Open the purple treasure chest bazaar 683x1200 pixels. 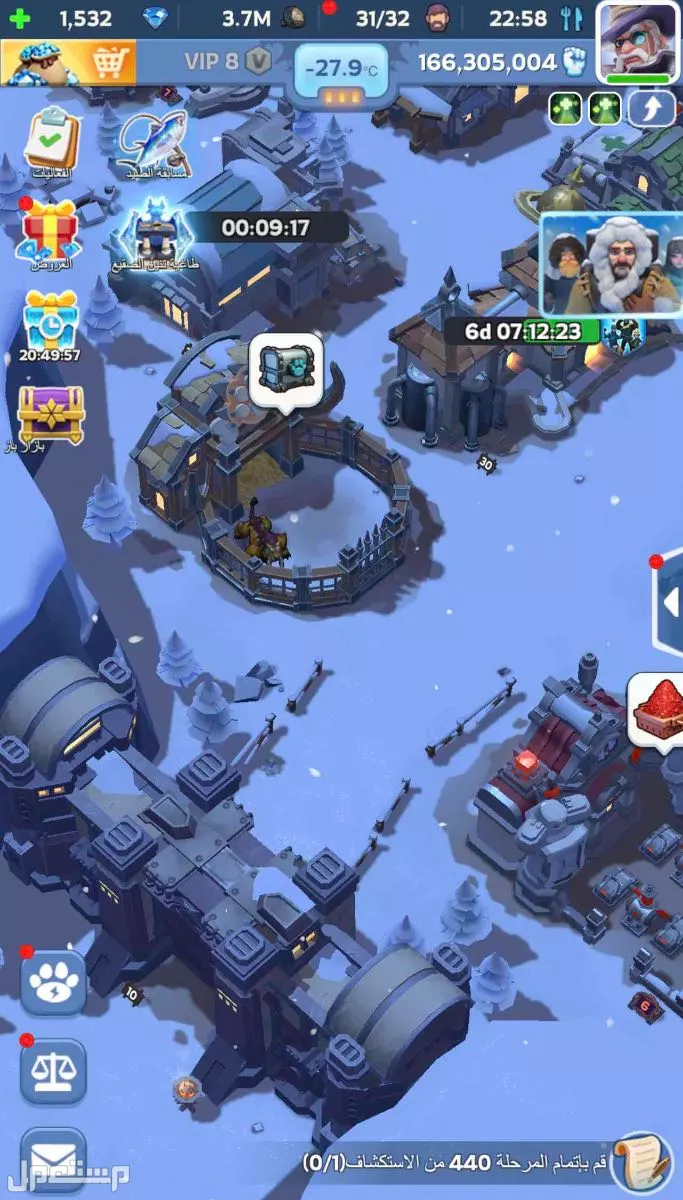50,412
